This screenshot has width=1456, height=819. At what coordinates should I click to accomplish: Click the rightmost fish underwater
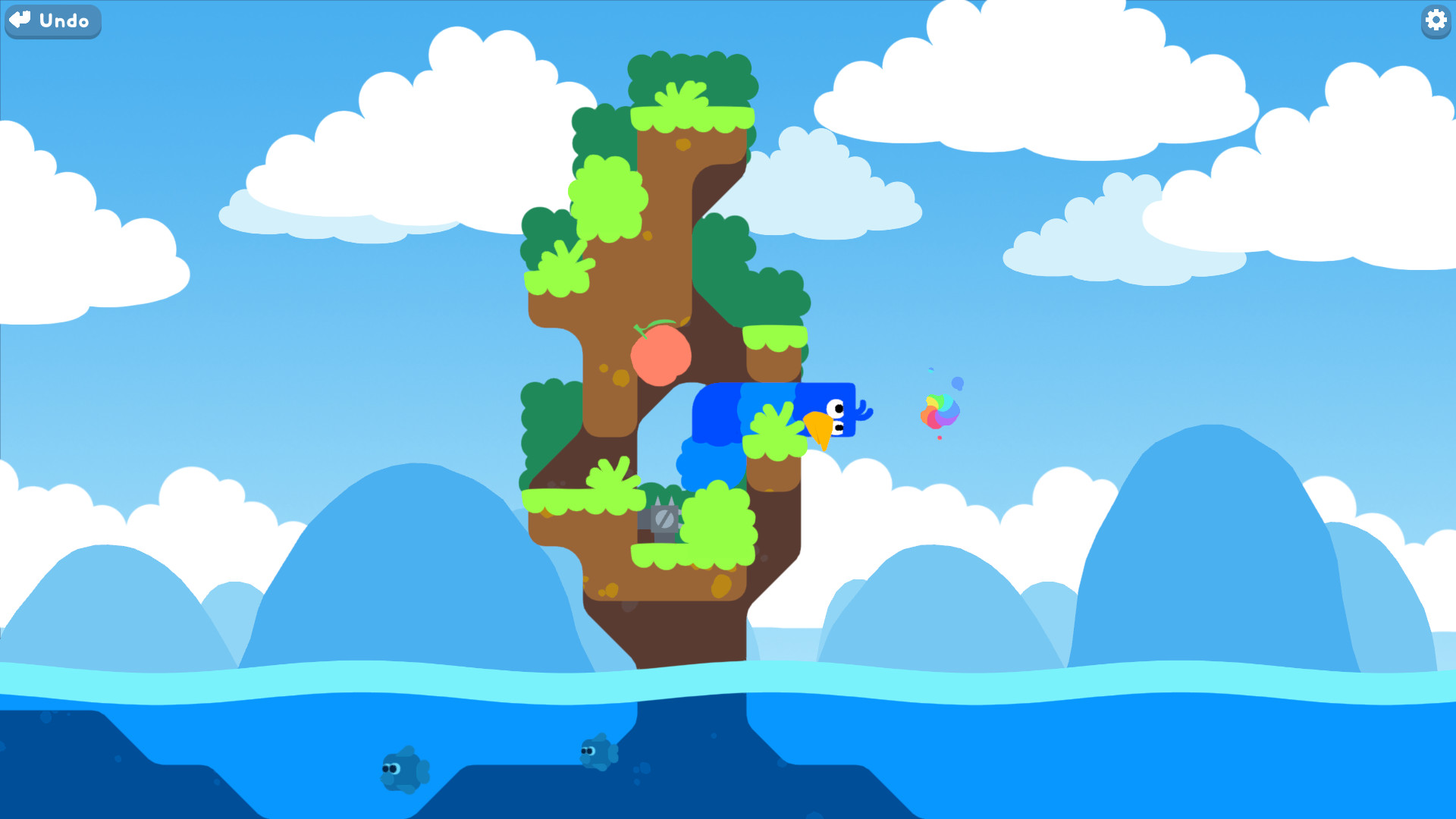point(597,753)
